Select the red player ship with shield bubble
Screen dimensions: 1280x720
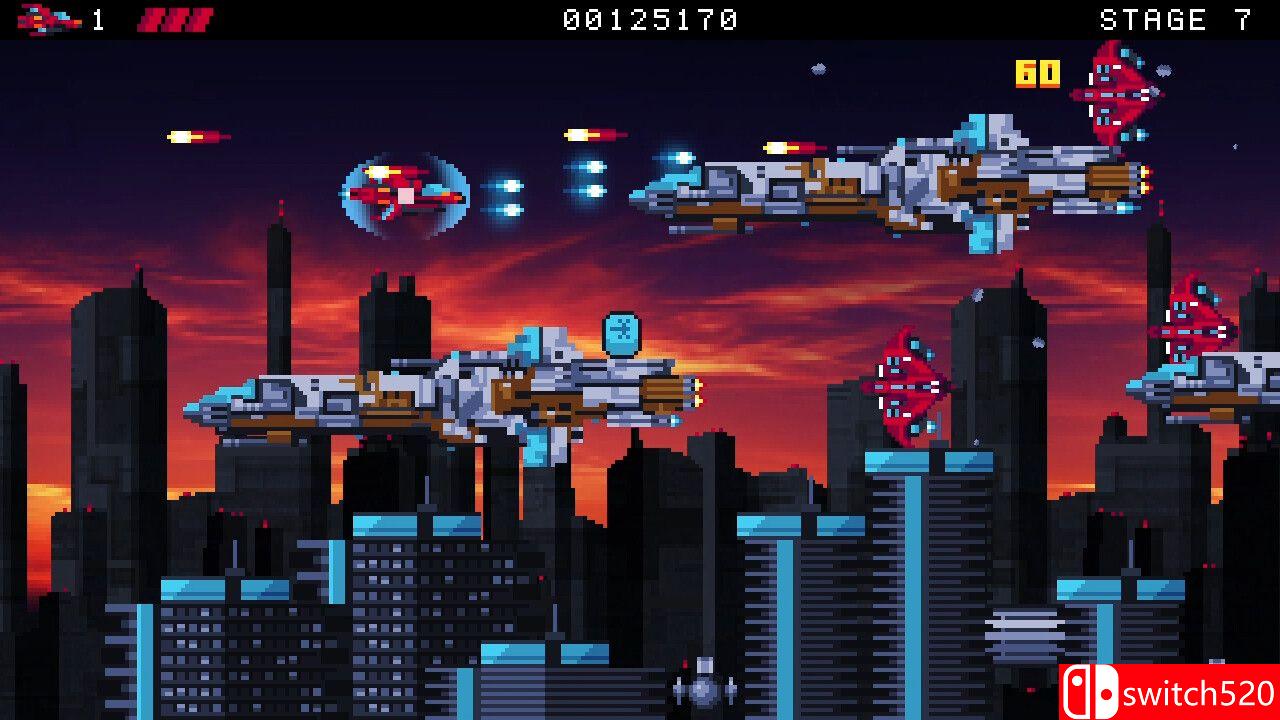405,192
